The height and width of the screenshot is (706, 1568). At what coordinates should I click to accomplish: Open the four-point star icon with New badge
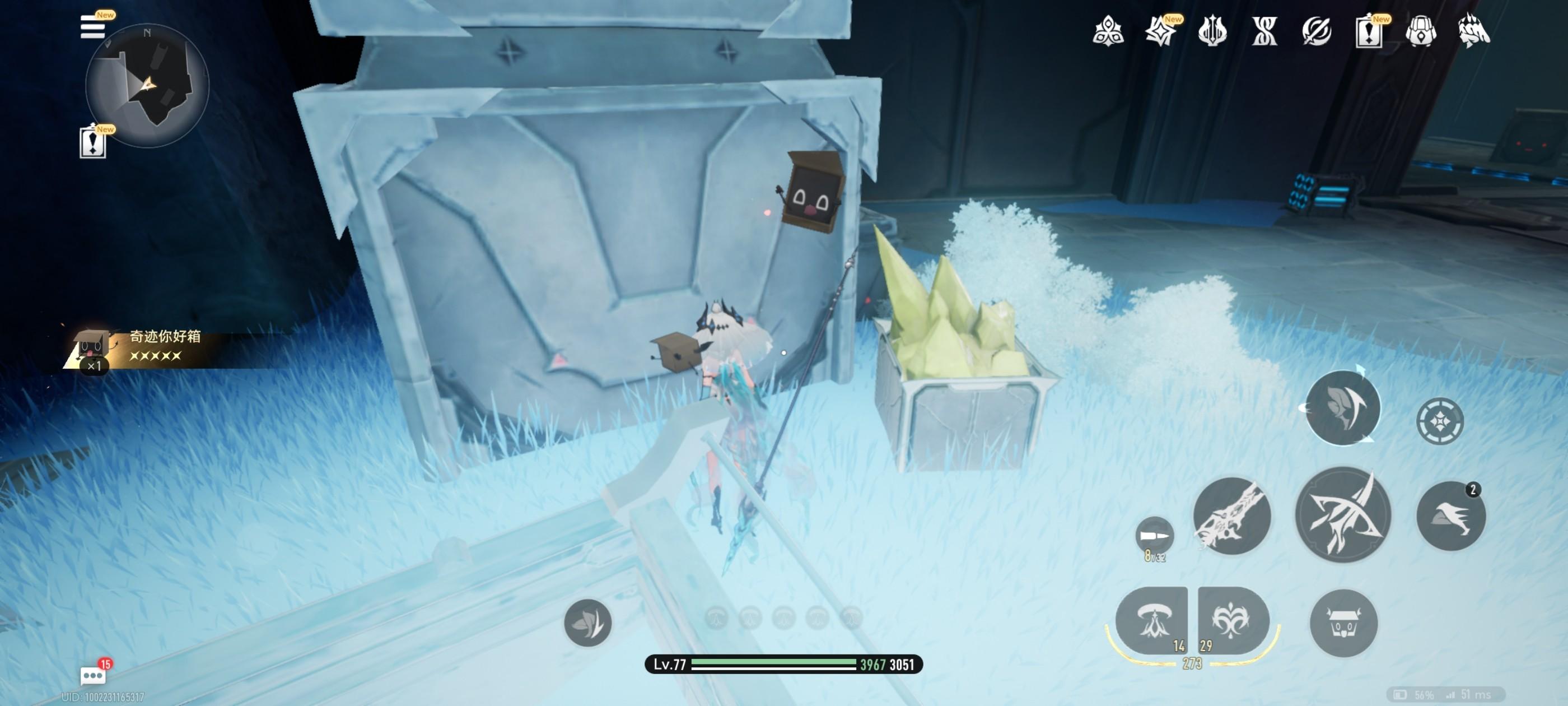pyautogui.click(x=1160, y=32)
